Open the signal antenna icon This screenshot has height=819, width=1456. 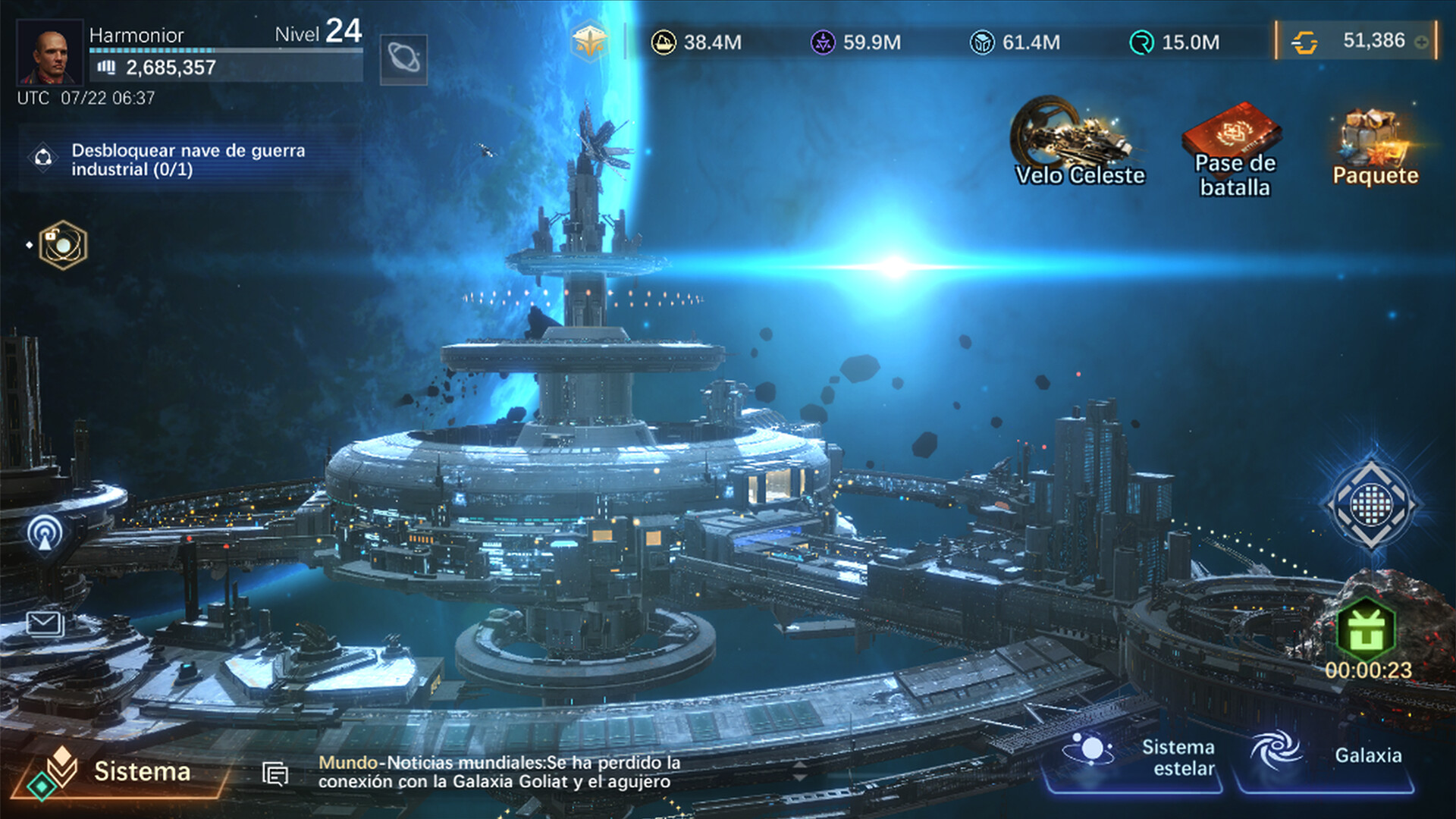tap(45, 533)
